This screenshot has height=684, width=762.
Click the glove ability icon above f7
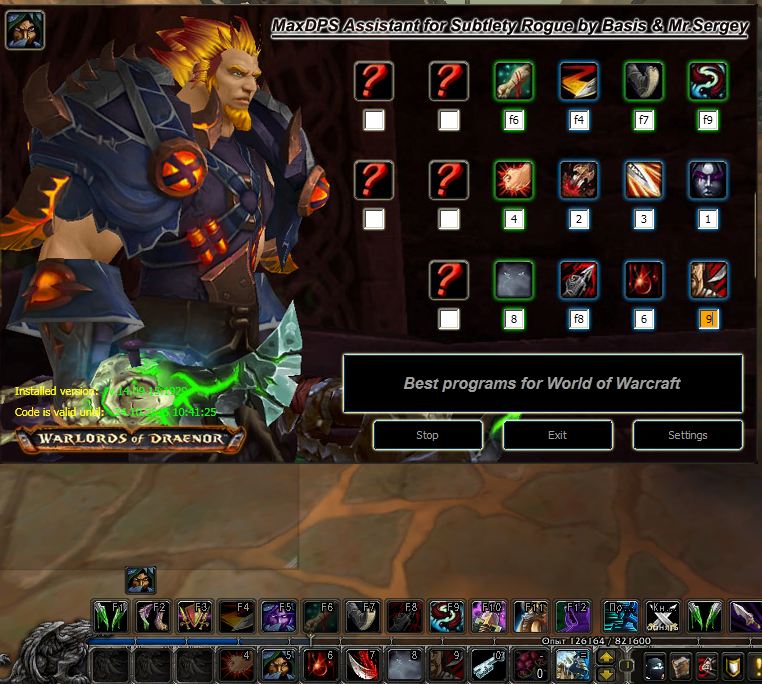coord(643,81)
